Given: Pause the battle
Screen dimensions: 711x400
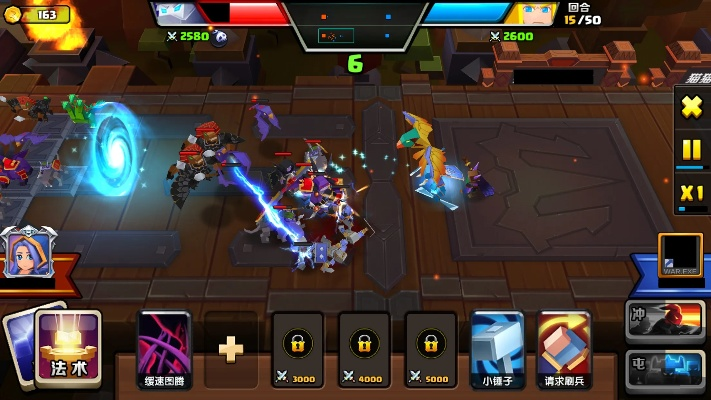Looking at the screenshot, I should 691,149.
